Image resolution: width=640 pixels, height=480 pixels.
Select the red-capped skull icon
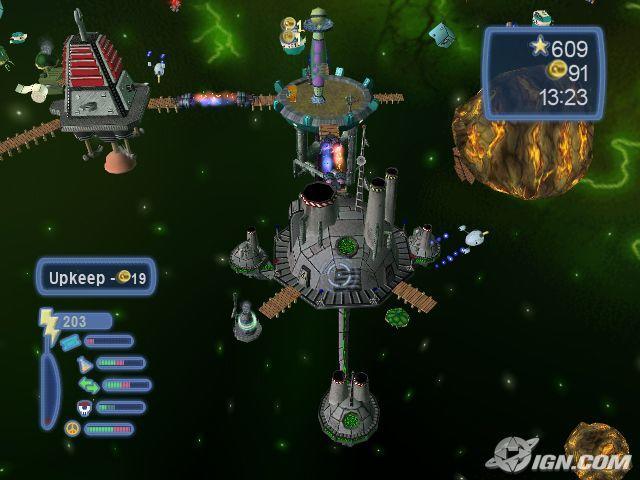pyautogui.click(x=83, y=407)
